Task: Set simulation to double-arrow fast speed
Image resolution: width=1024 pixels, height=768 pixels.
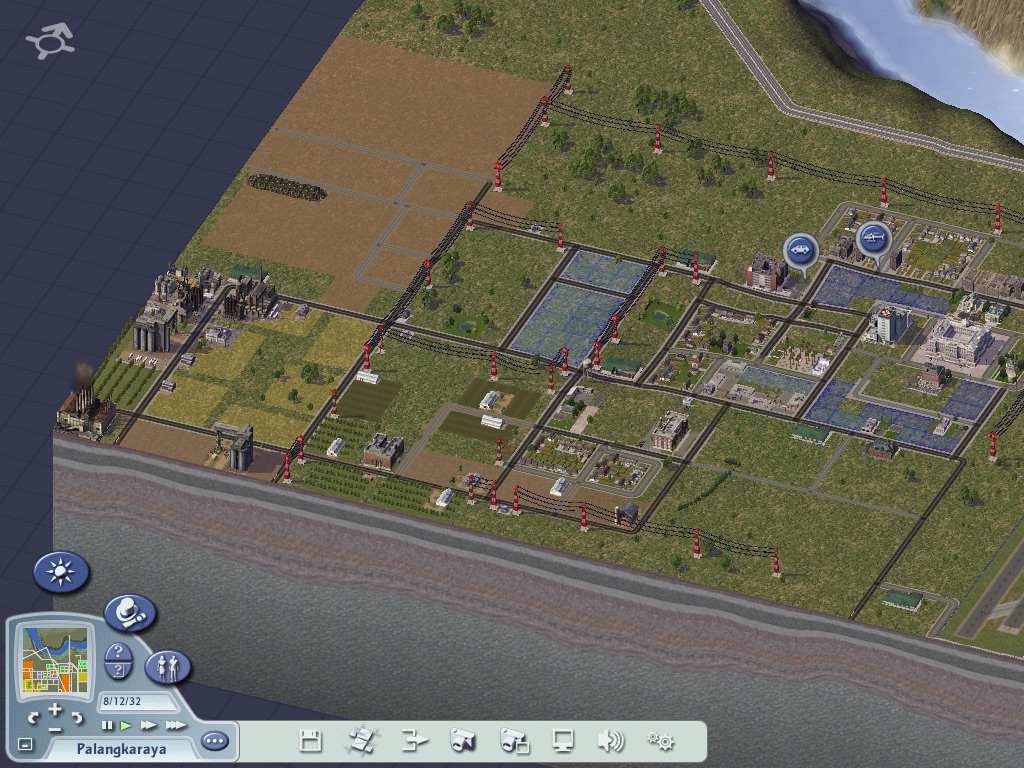Action: coord(149,725)
